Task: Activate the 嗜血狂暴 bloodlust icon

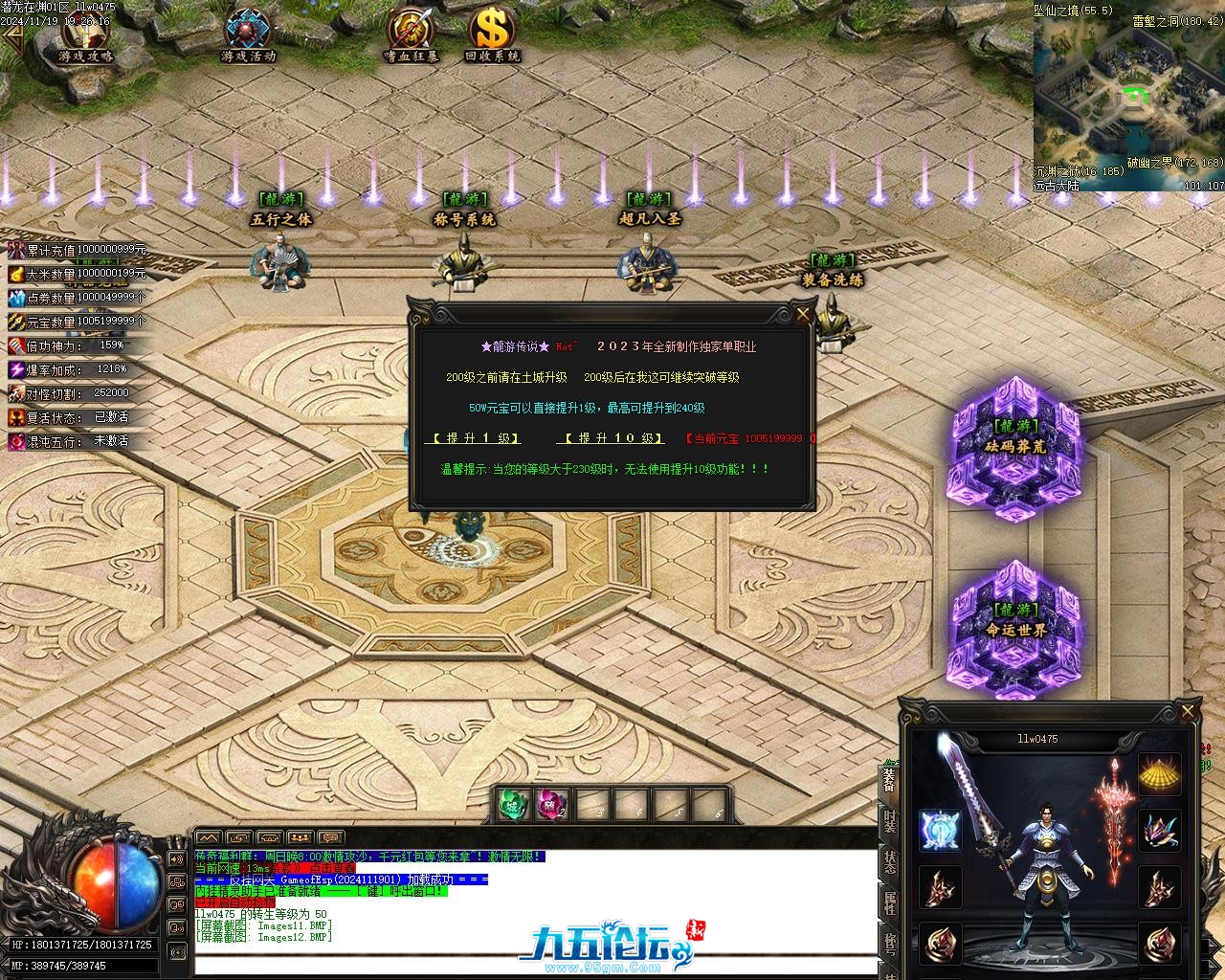Action: [412, 35]
